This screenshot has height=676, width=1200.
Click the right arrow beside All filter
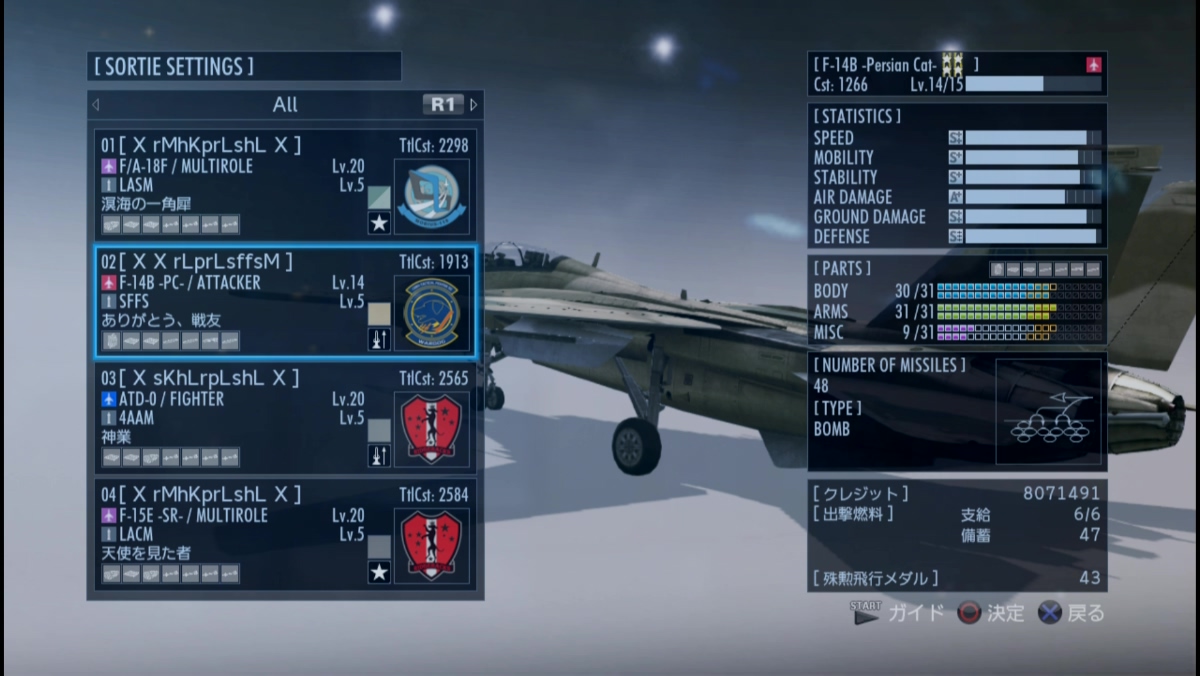coord(474,104)
